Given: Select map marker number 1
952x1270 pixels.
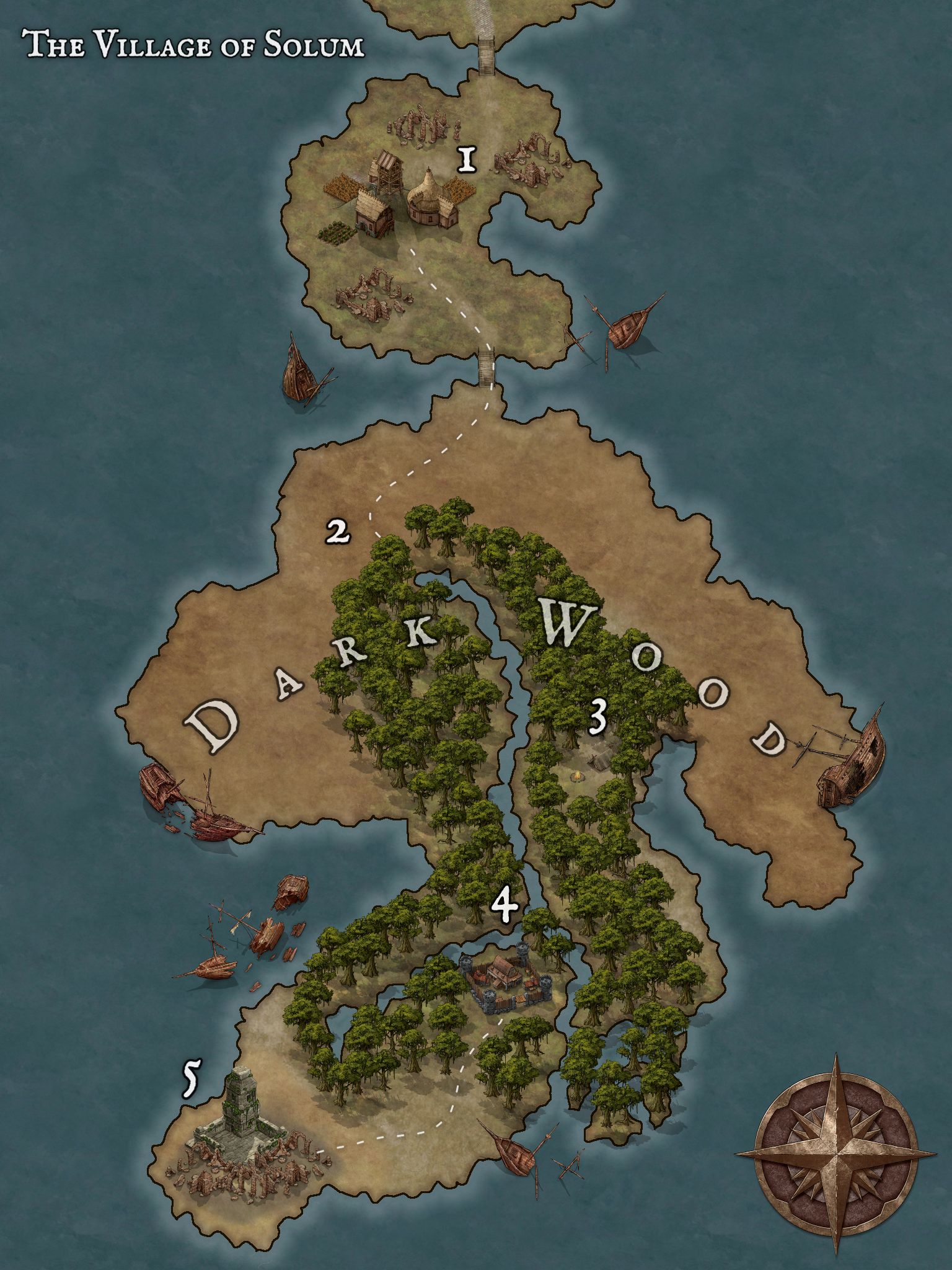Looking at the screenshot, I should coord(467,160).
